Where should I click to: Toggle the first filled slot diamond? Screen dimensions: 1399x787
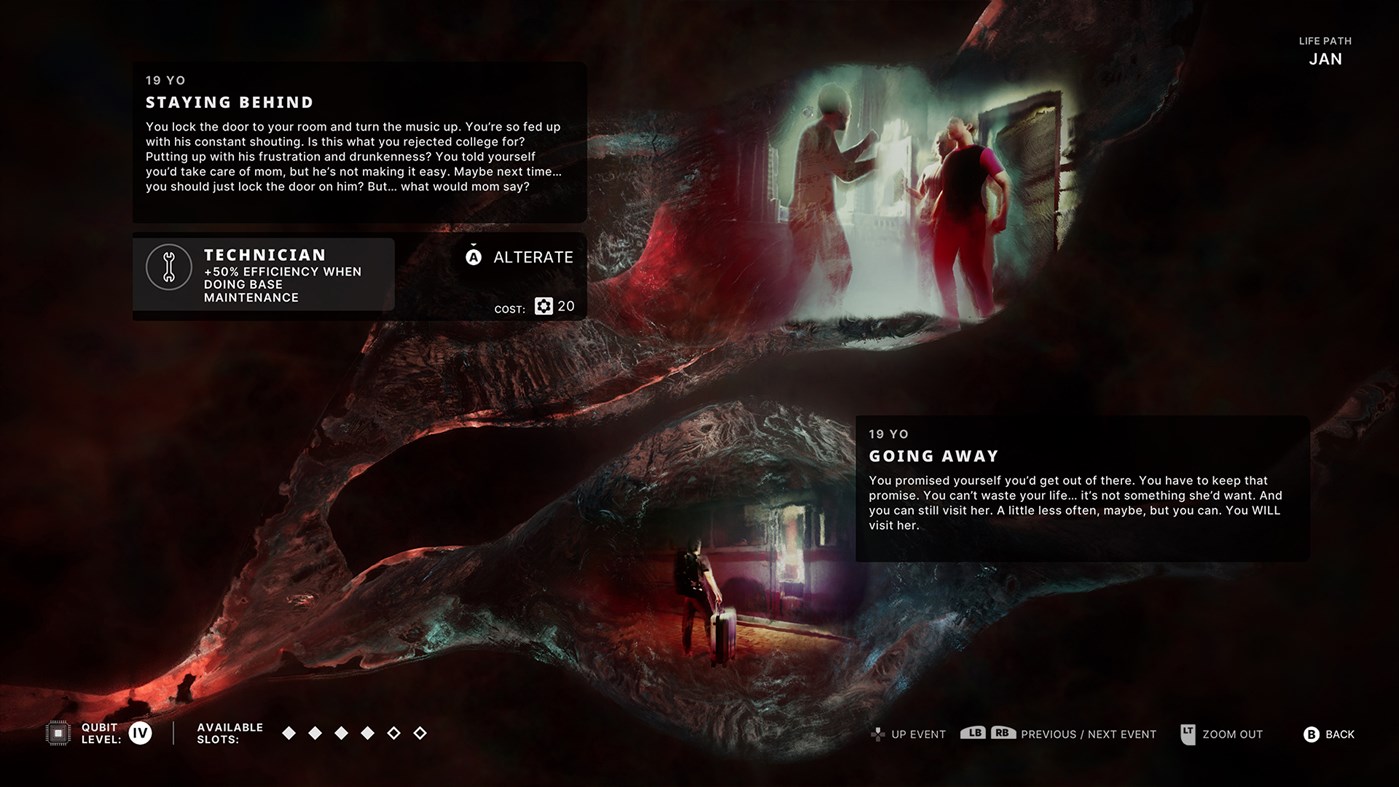tap(289, 732)
